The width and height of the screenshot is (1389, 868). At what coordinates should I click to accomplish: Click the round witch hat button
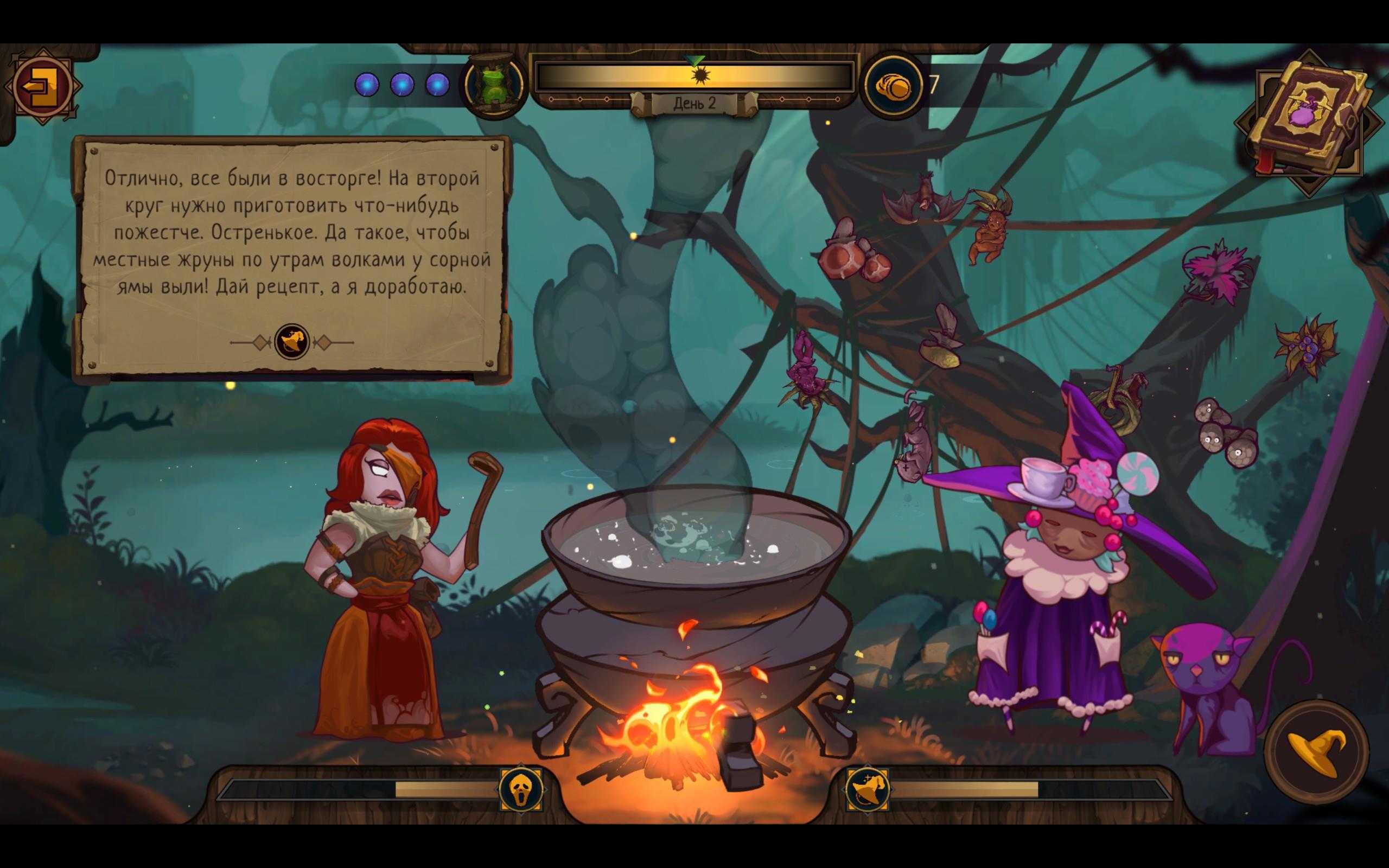(1316, 753)
